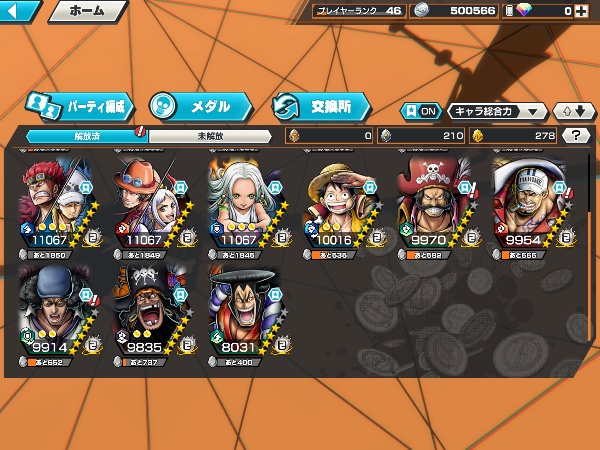Screen dimensions: 600x450
Task: Open the question mark help button
Action: (575, 136)
